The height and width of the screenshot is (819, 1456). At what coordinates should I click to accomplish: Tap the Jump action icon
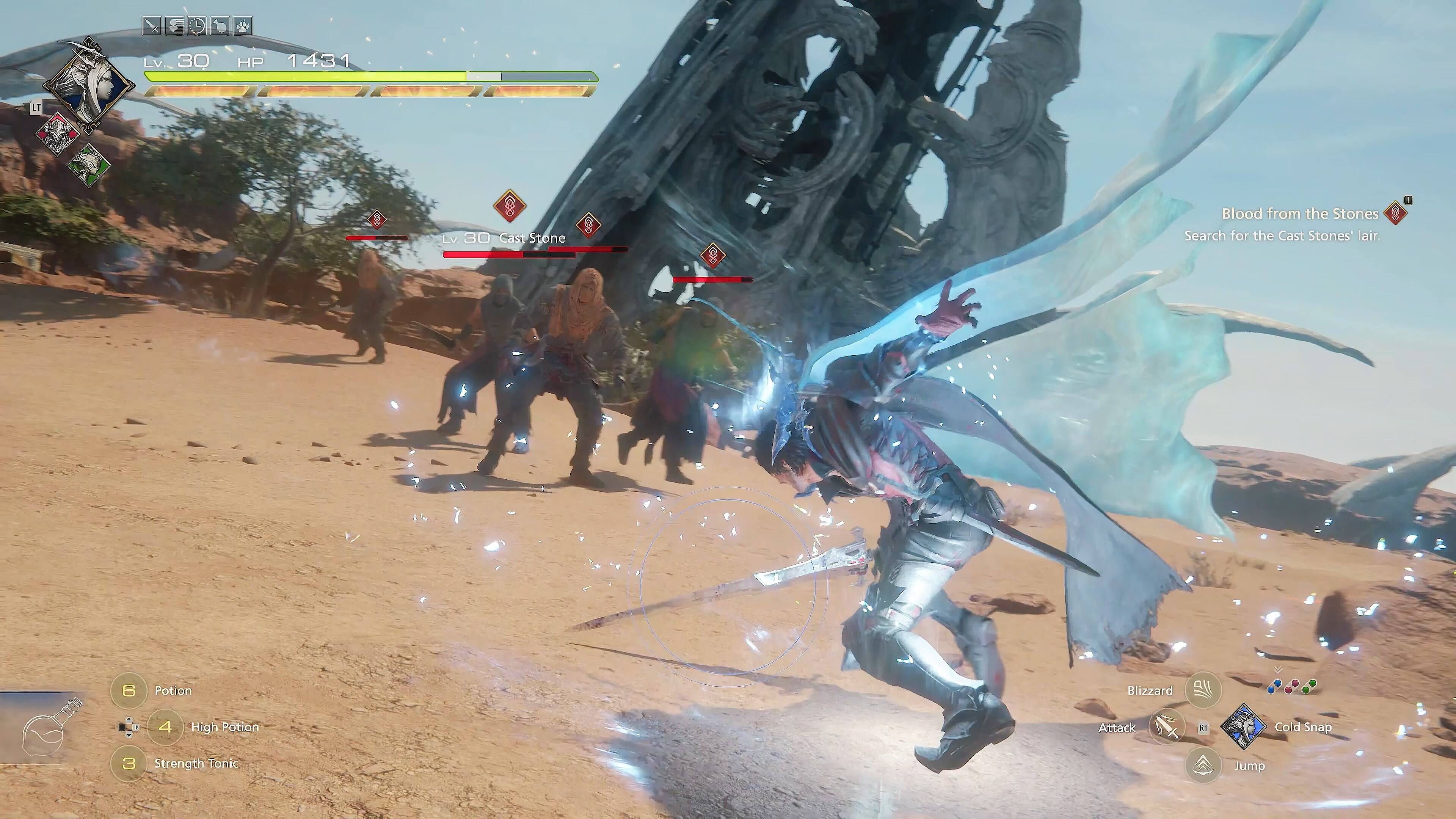click(x=1203, y=765)
